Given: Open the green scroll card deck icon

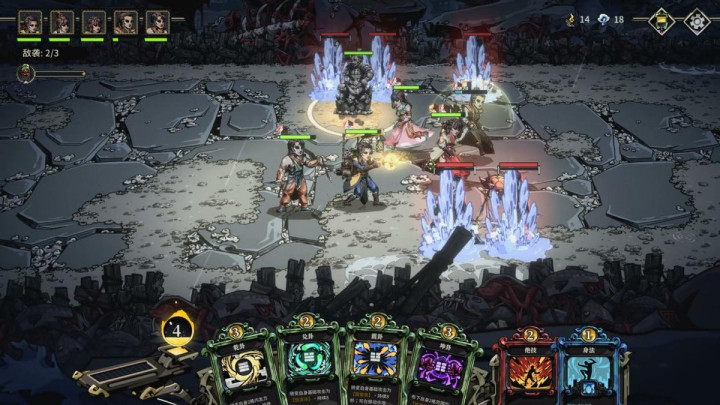Looking at the screenshot, I should coord(662,22).
